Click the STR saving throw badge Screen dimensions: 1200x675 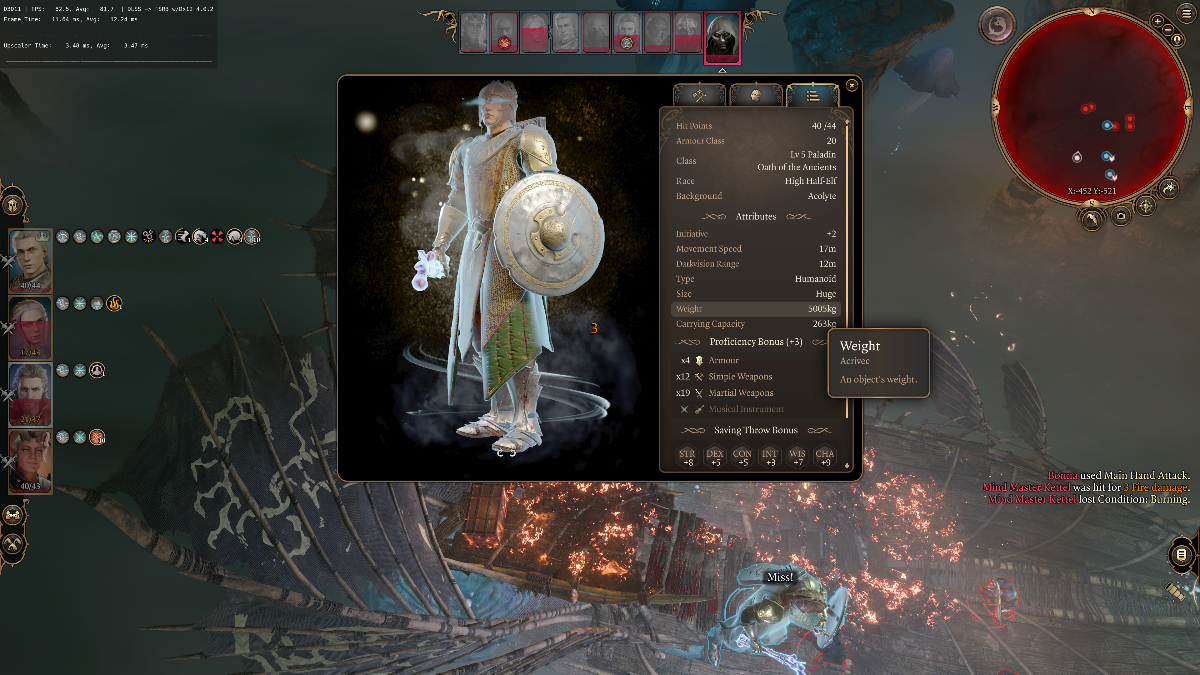point(688,457)
